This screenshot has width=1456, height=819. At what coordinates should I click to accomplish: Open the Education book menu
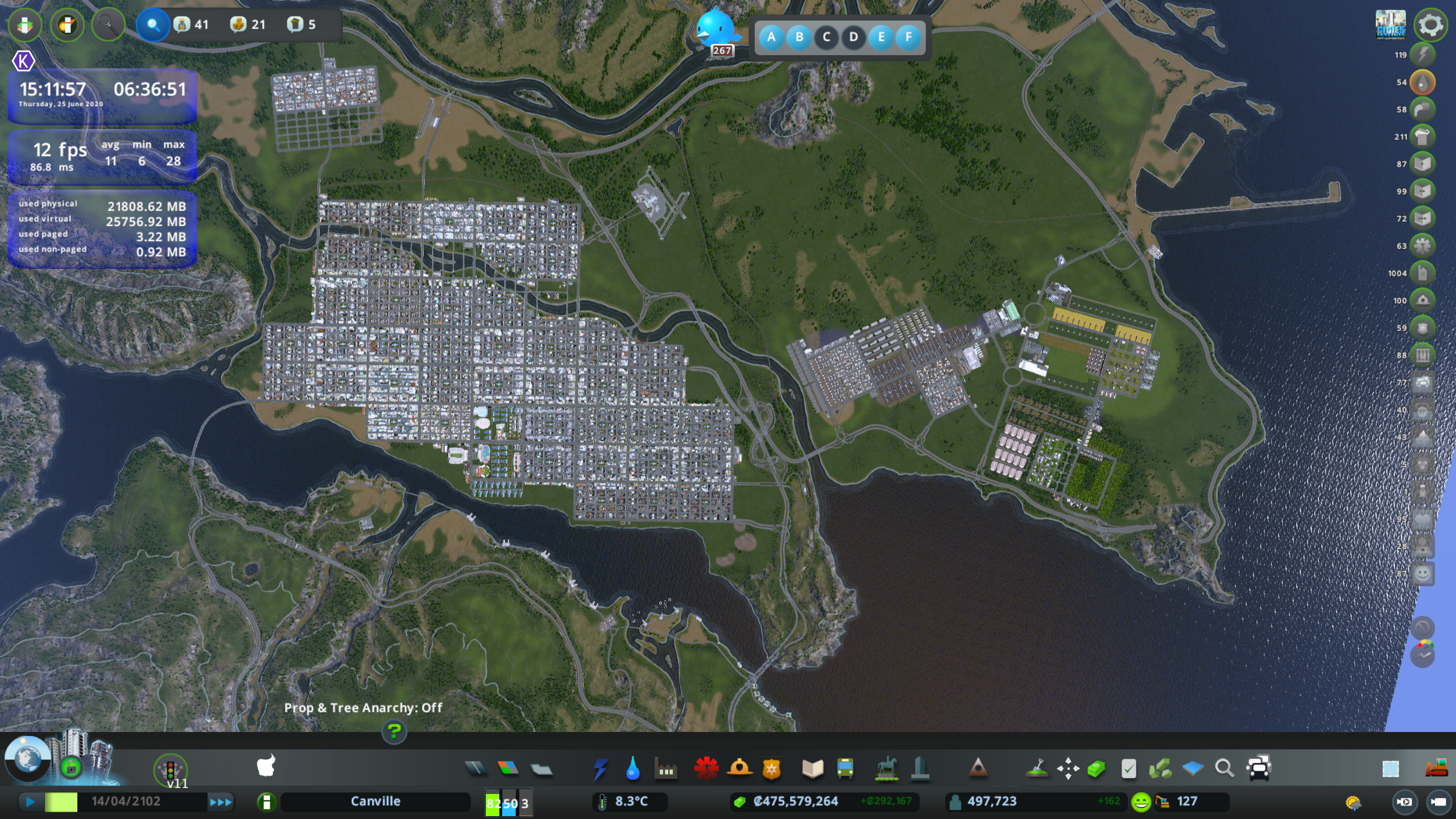[812, 768]
